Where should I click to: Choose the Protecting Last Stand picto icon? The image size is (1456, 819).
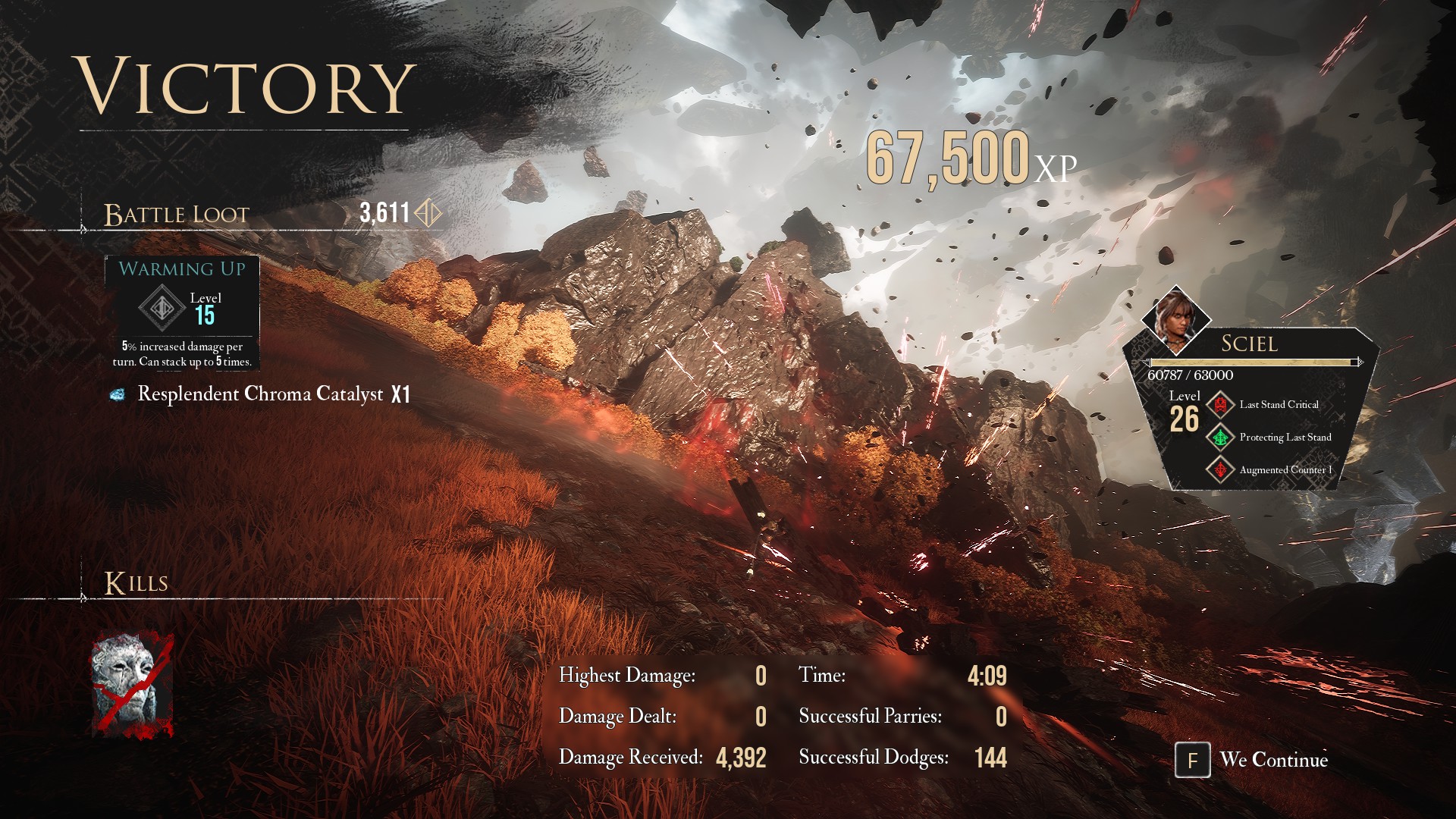point(1220,438)
